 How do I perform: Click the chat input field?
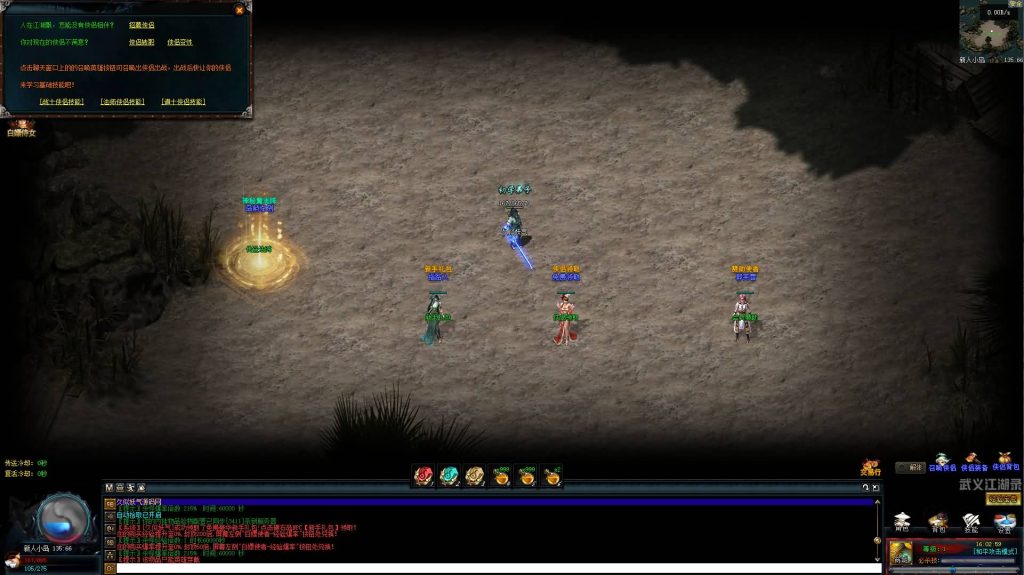(x=490, y=568)
